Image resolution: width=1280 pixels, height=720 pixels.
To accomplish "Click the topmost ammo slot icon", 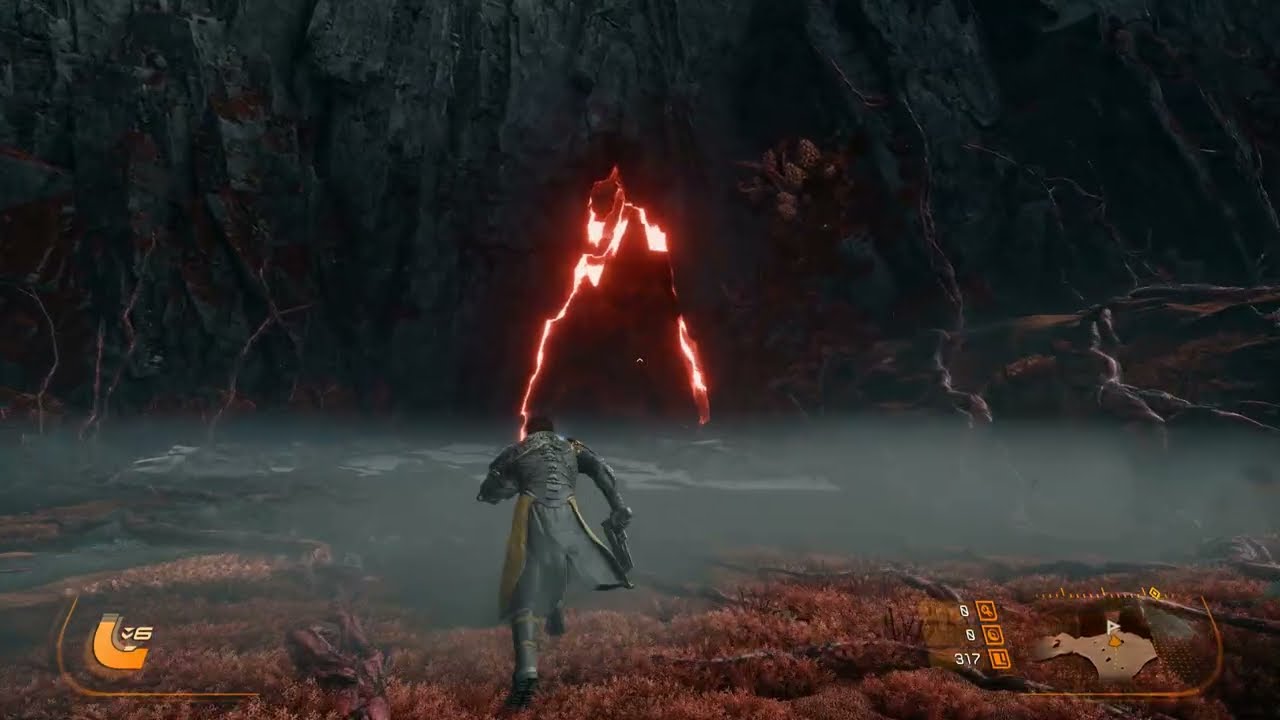I will pyautogui.click(x=988, y=611).
